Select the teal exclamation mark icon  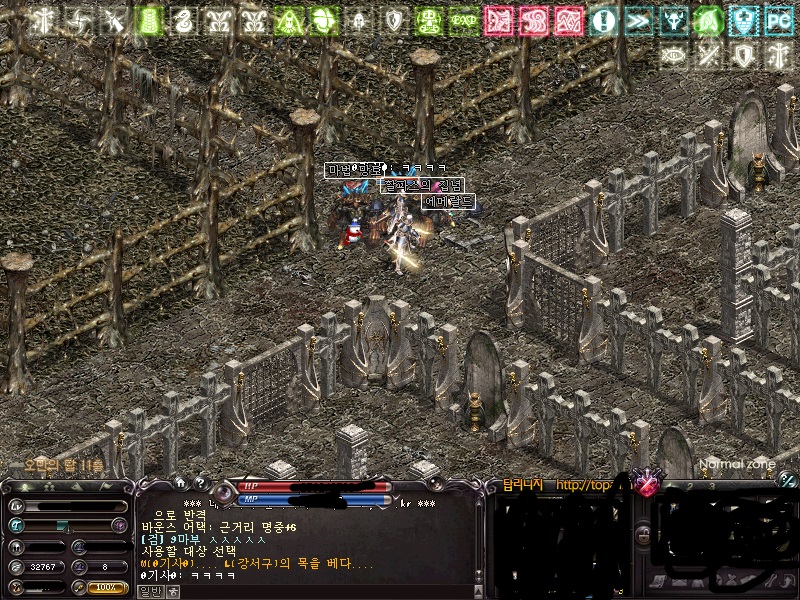pos(603,20)
